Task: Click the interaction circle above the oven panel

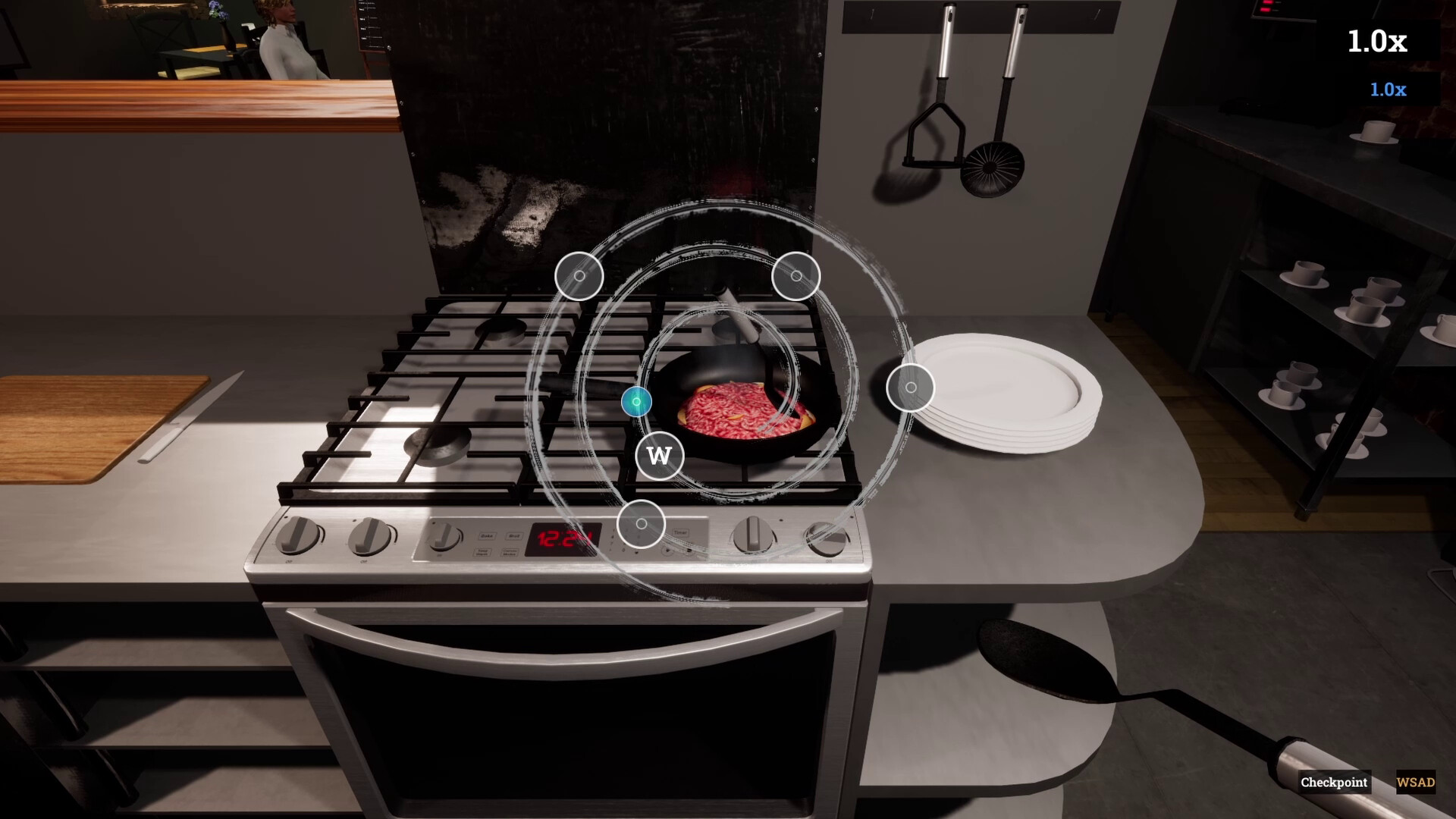Action: (642, 523)
